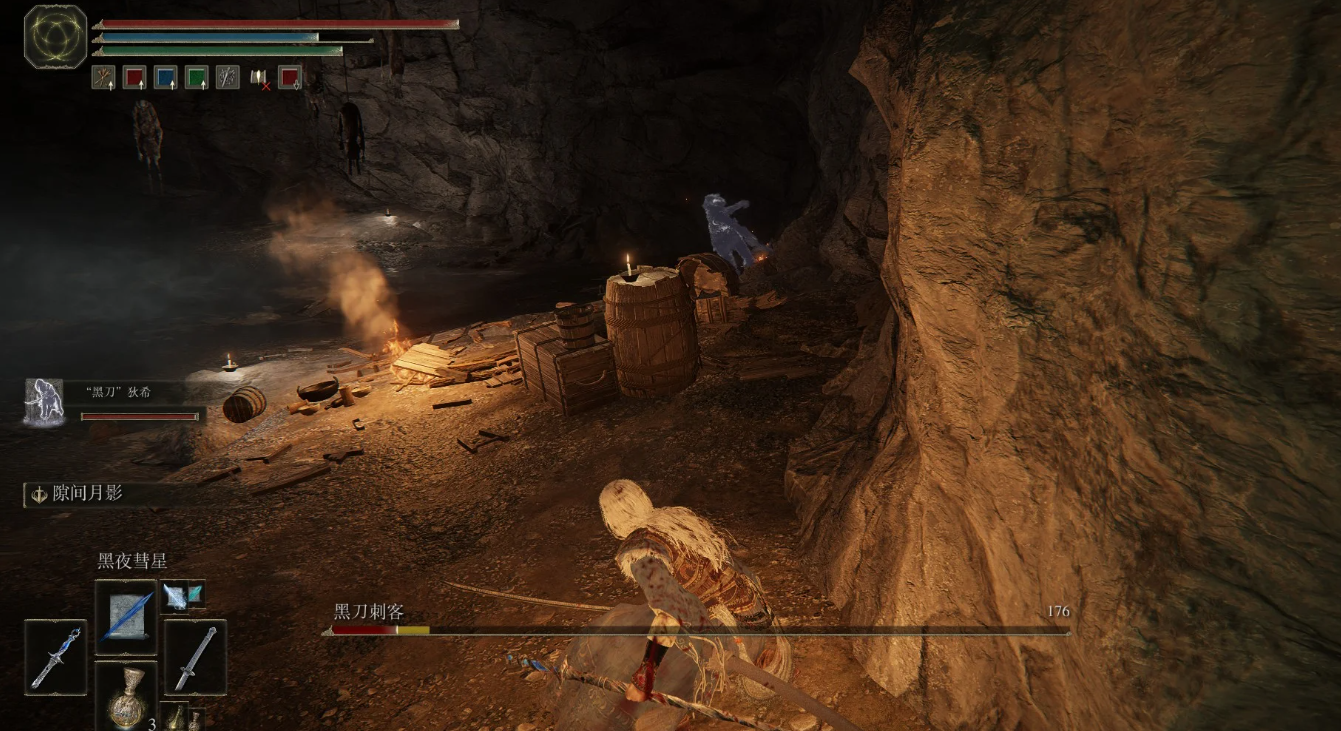Viewport: 1341px width, 731px height.
Task: Click the first buff icon showing a branch
Action: [x=103, y=77]
